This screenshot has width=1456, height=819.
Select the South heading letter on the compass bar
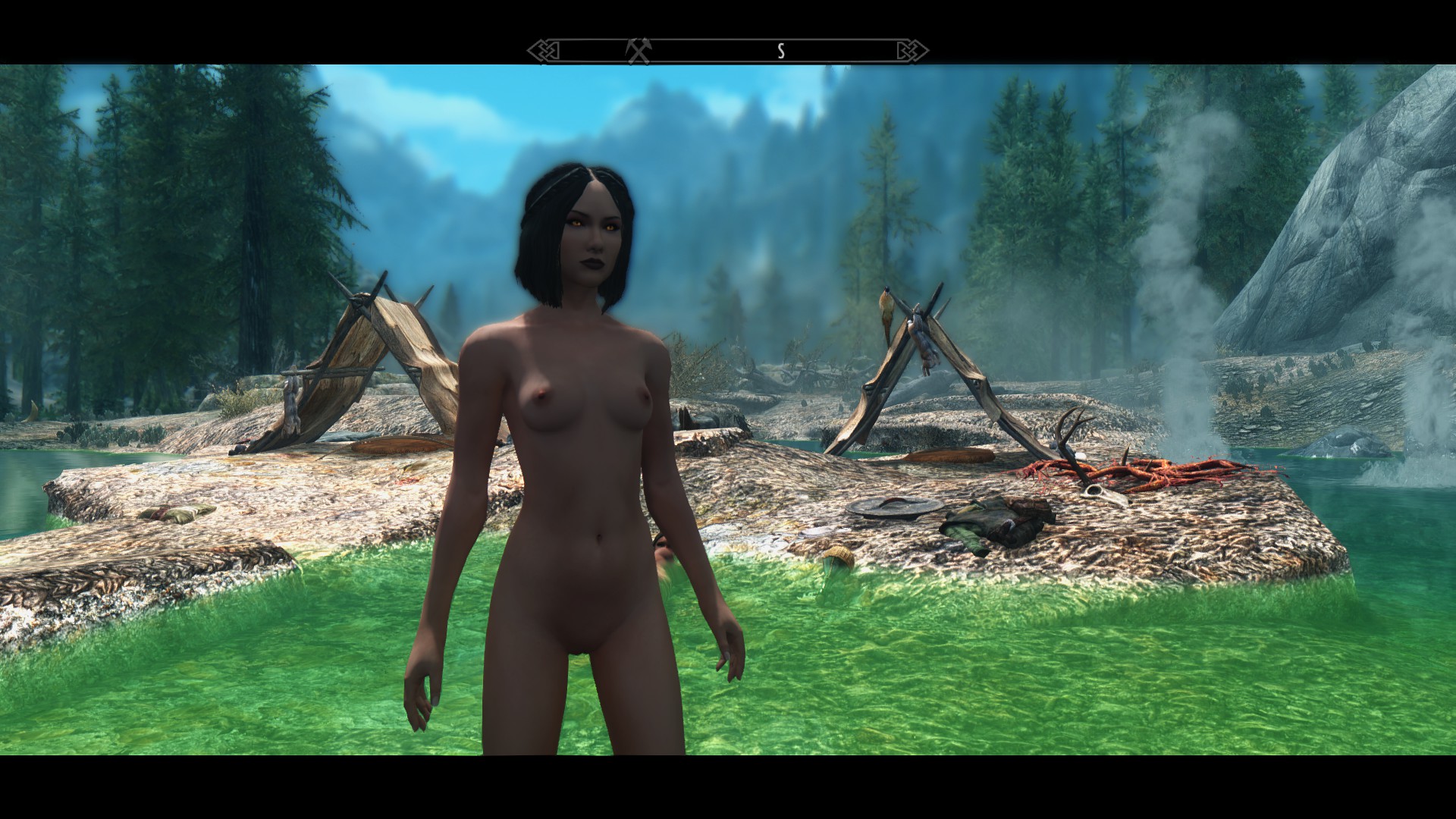coord(780,52)
